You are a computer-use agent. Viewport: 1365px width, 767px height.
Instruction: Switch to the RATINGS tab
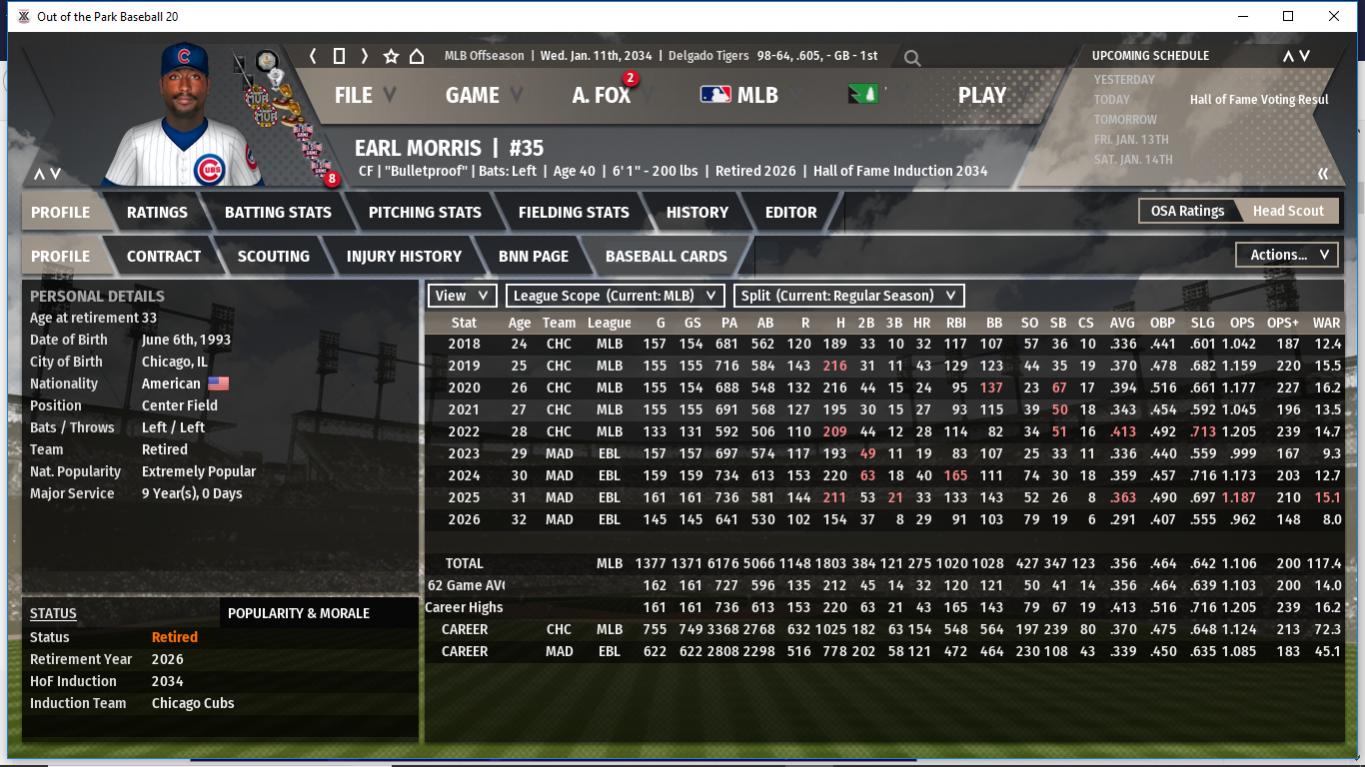point(157,212)
